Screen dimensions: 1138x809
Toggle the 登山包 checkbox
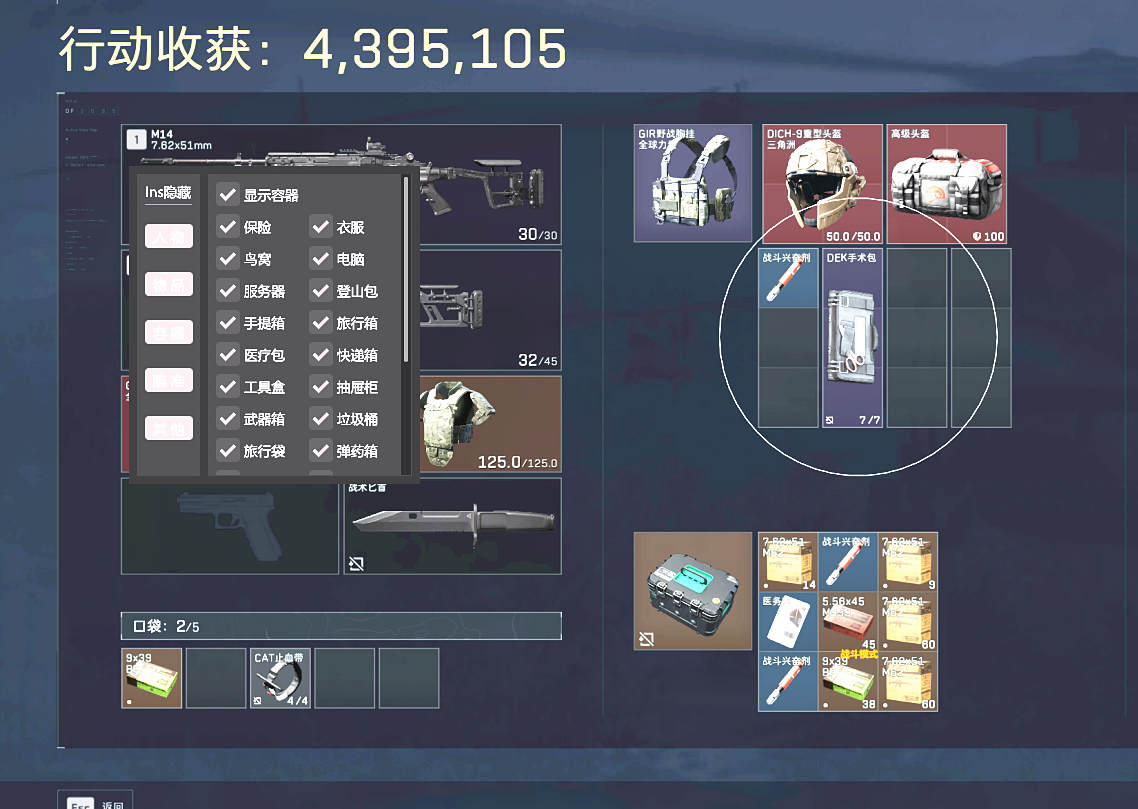tap(320, 291)
